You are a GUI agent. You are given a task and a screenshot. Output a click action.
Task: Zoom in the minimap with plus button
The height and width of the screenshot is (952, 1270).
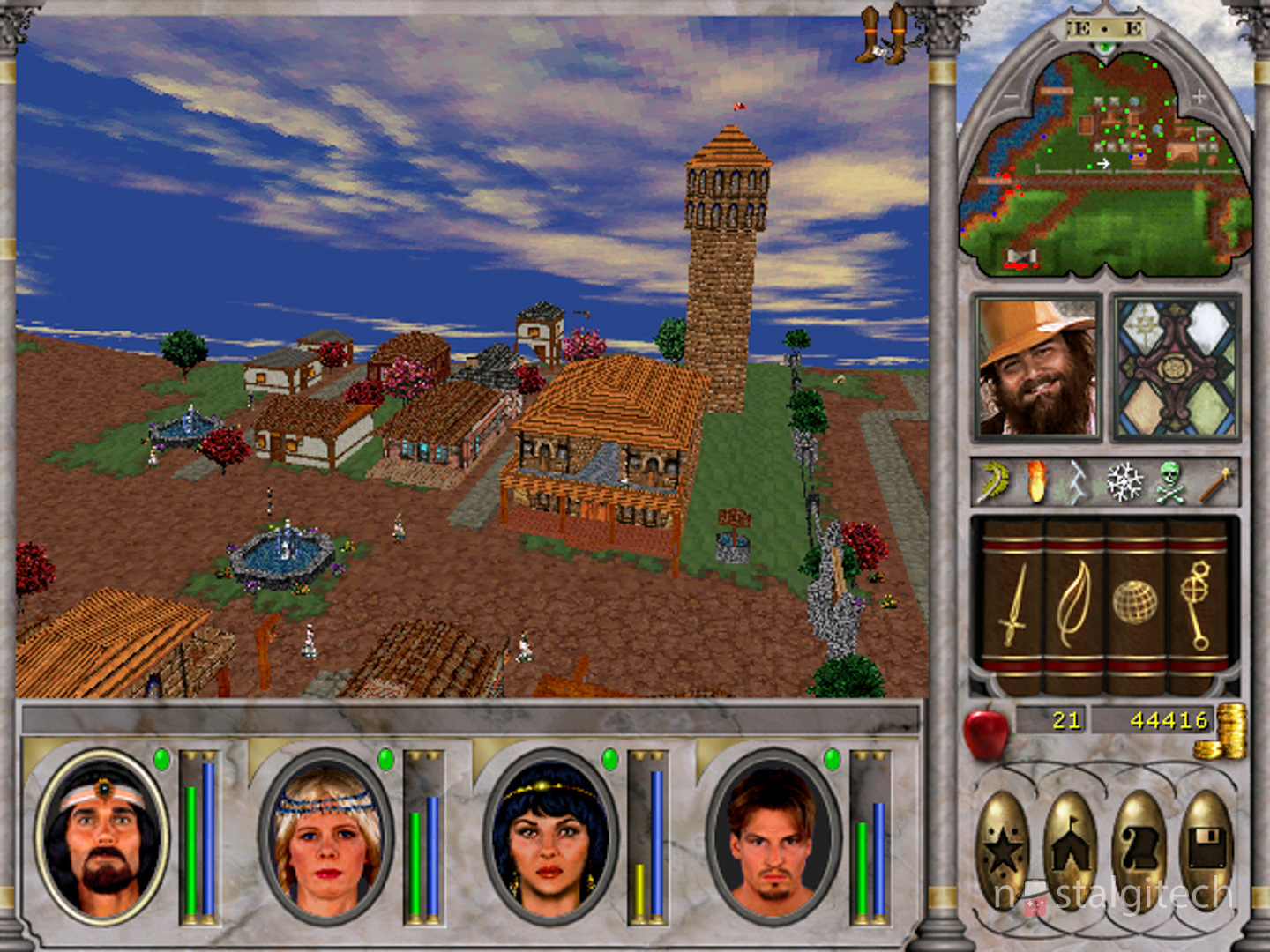pos(1199,97)
